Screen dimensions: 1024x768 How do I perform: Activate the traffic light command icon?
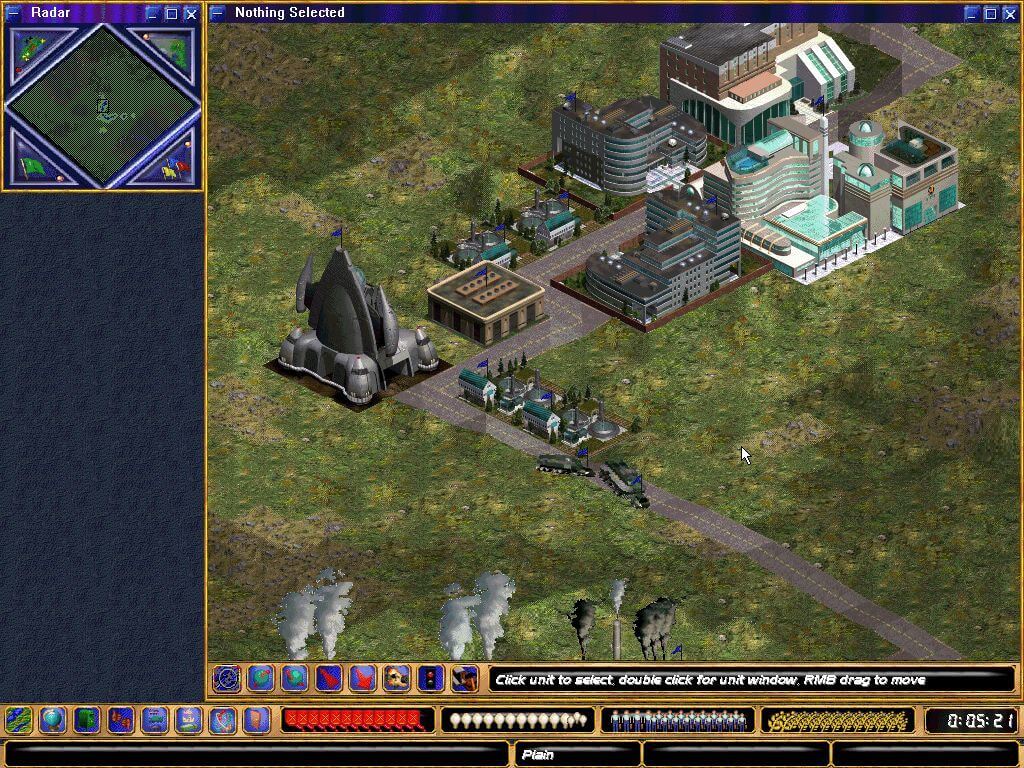click(x=431, y=679)
